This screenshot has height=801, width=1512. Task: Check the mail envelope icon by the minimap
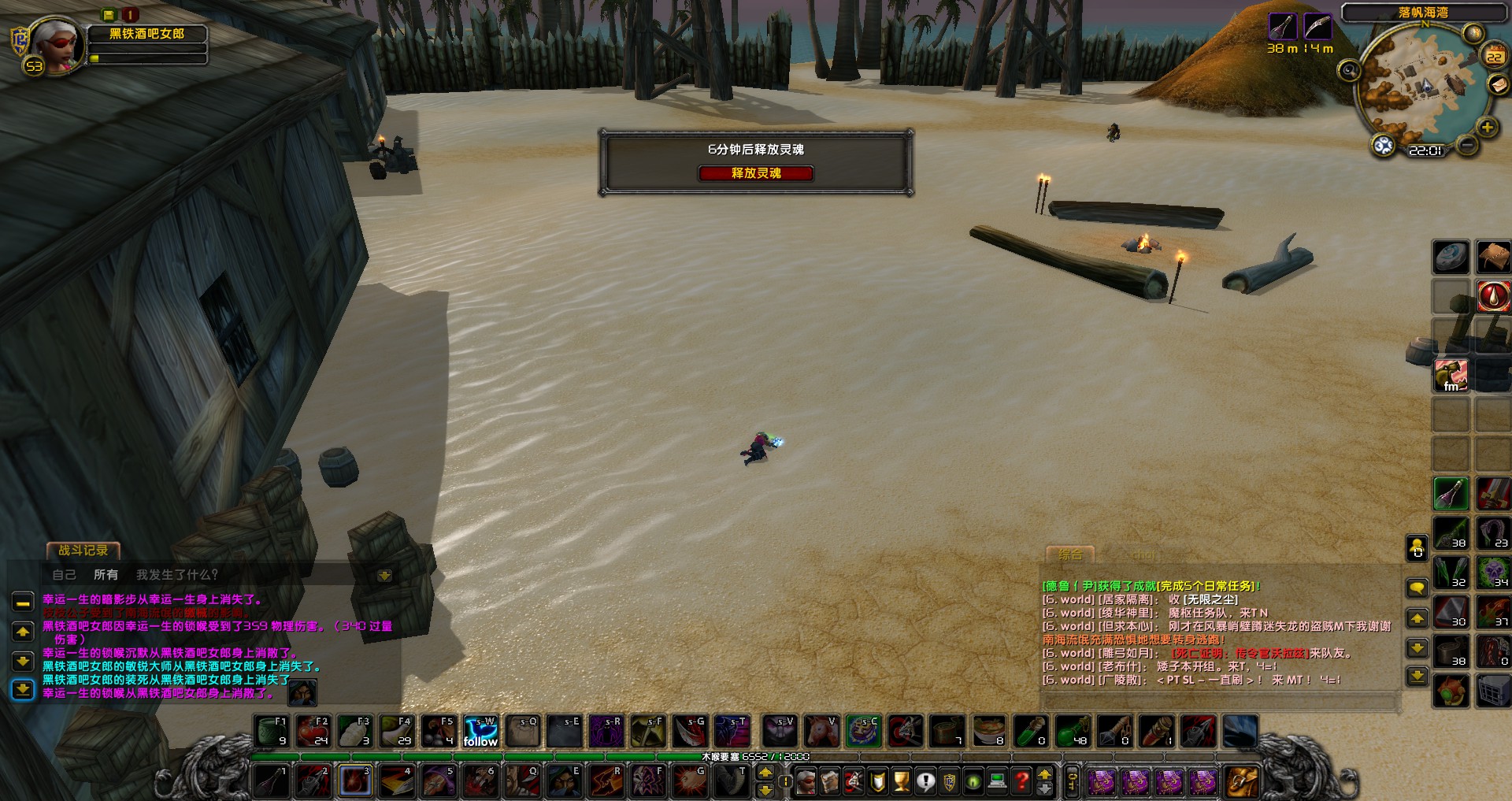click(x=1497, y=84)
